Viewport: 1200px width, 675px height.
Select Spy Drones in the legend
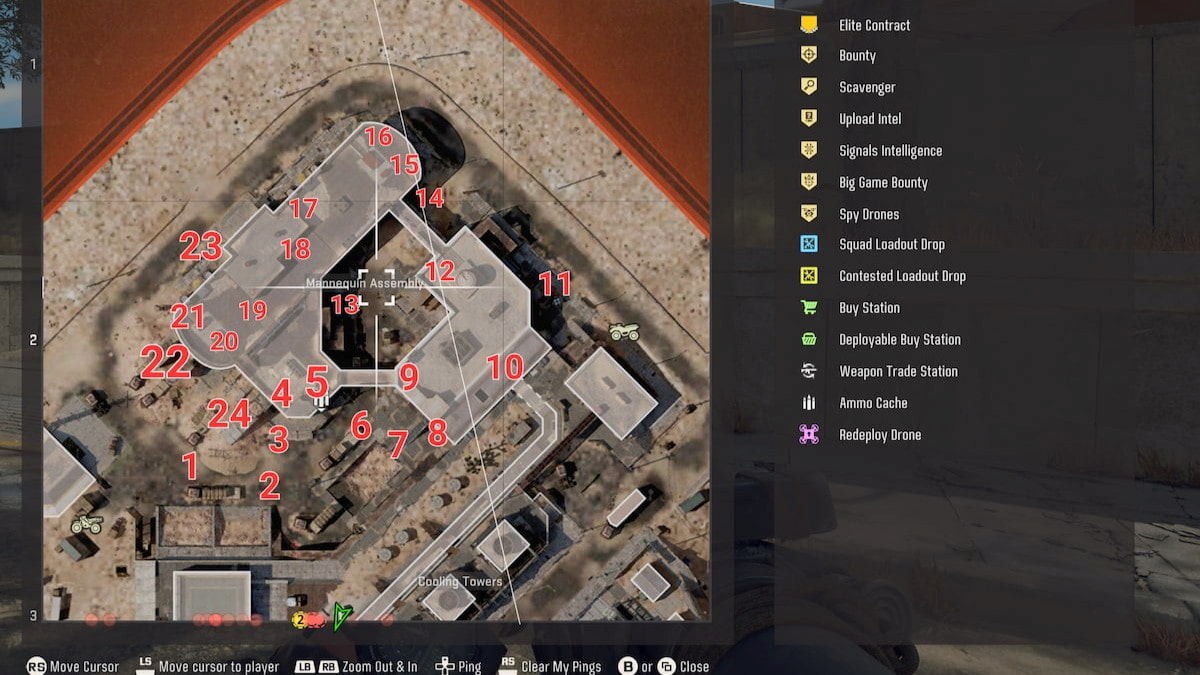point(868,214)
